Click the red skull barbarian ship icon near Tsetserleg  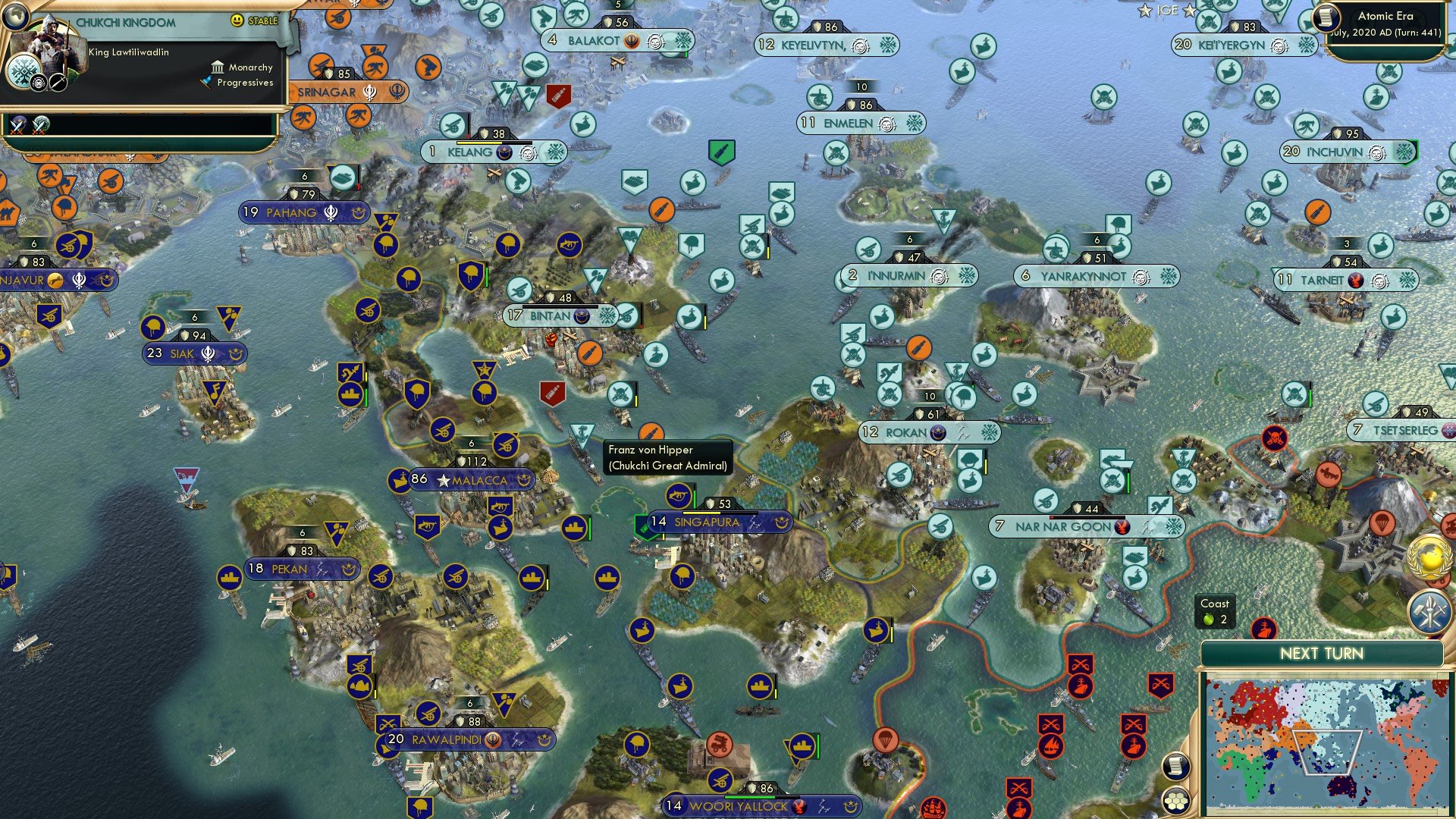(1276, 438)
